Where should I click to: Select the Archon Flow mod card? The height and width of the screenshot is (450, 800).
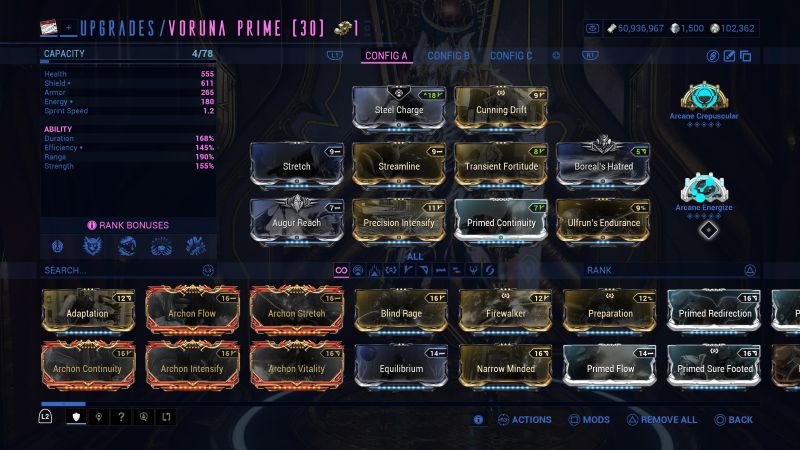(192, 312)
